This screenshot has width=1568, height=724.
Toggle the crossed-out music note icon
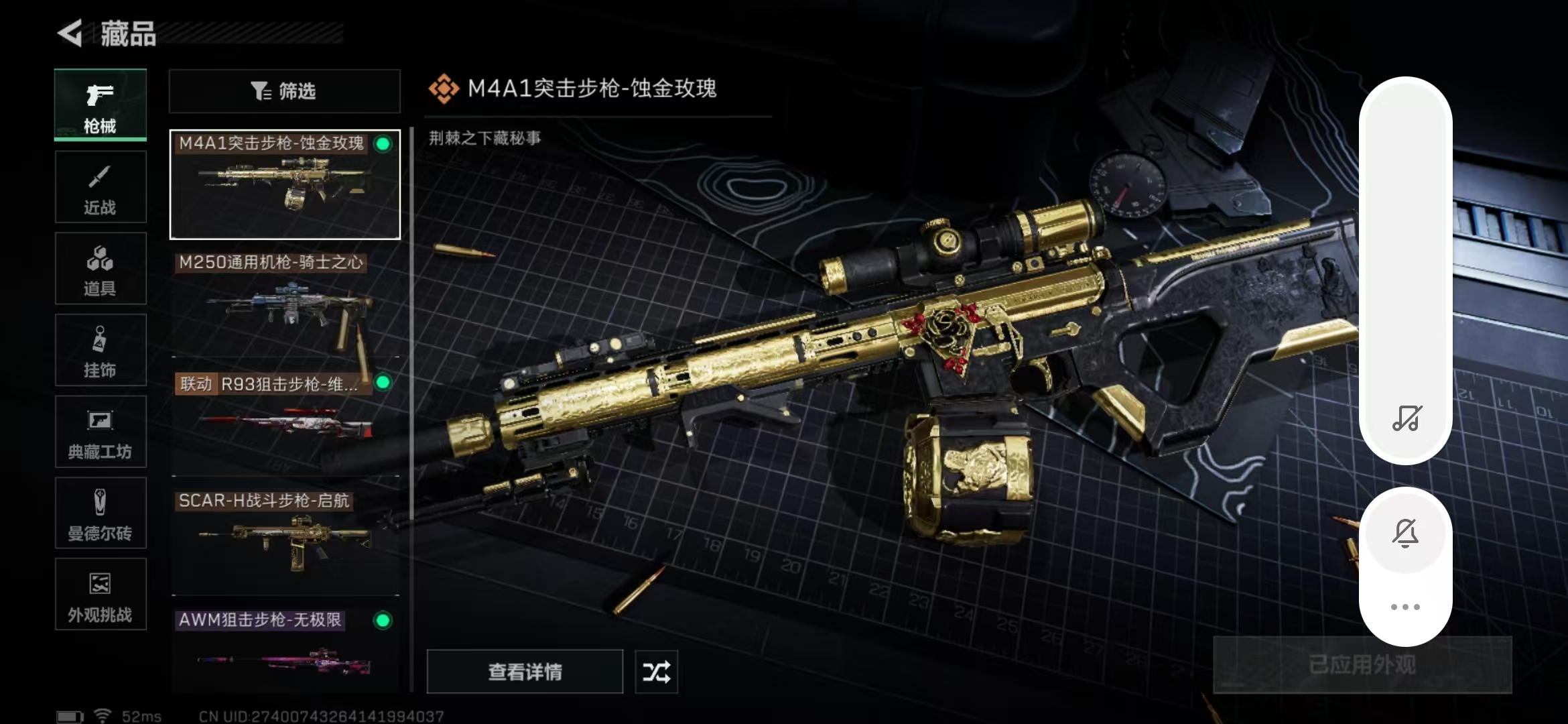[x=1406, y=418]
